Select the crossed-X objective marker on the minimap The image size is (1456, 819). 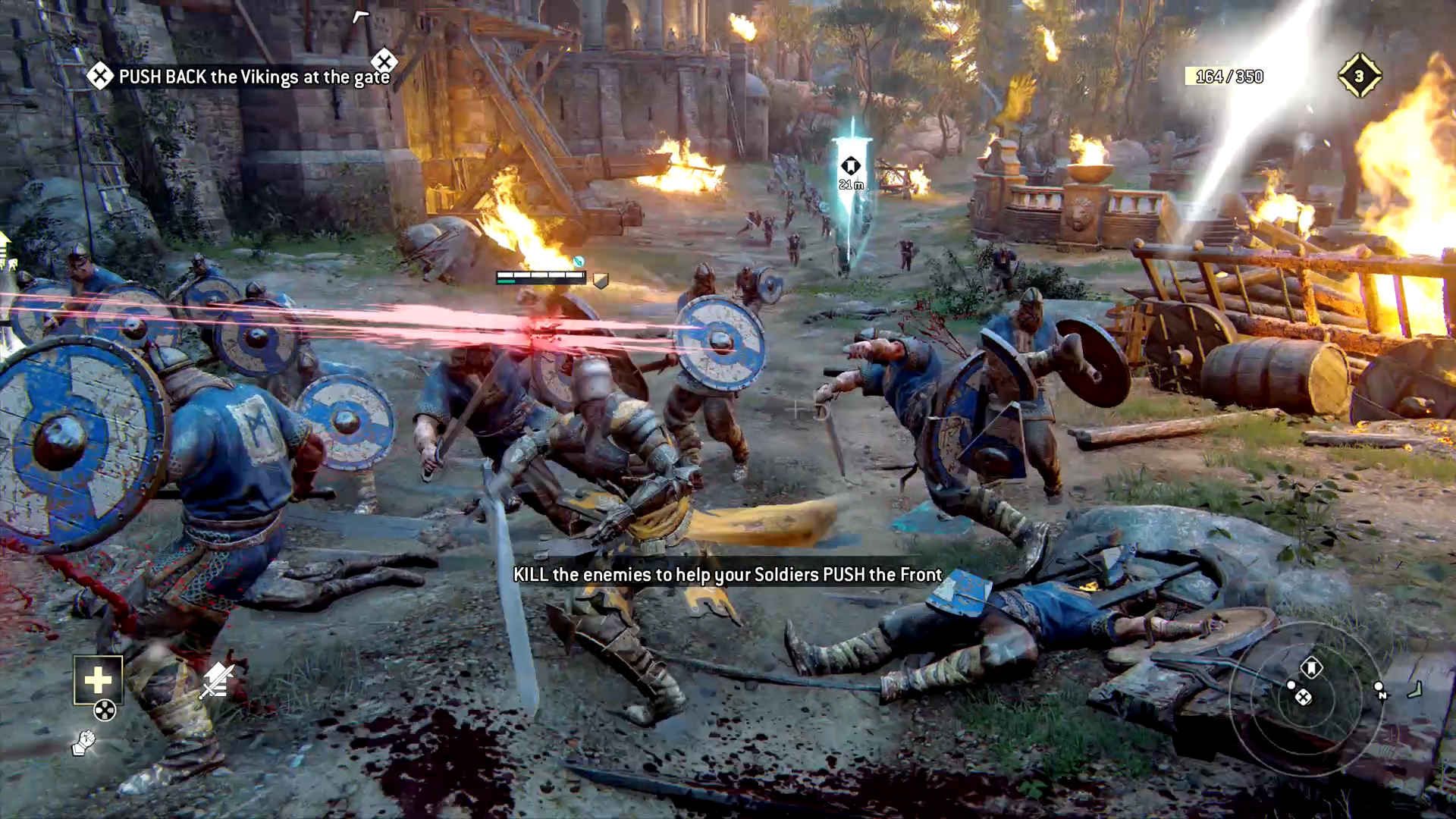pos(1304,697)
